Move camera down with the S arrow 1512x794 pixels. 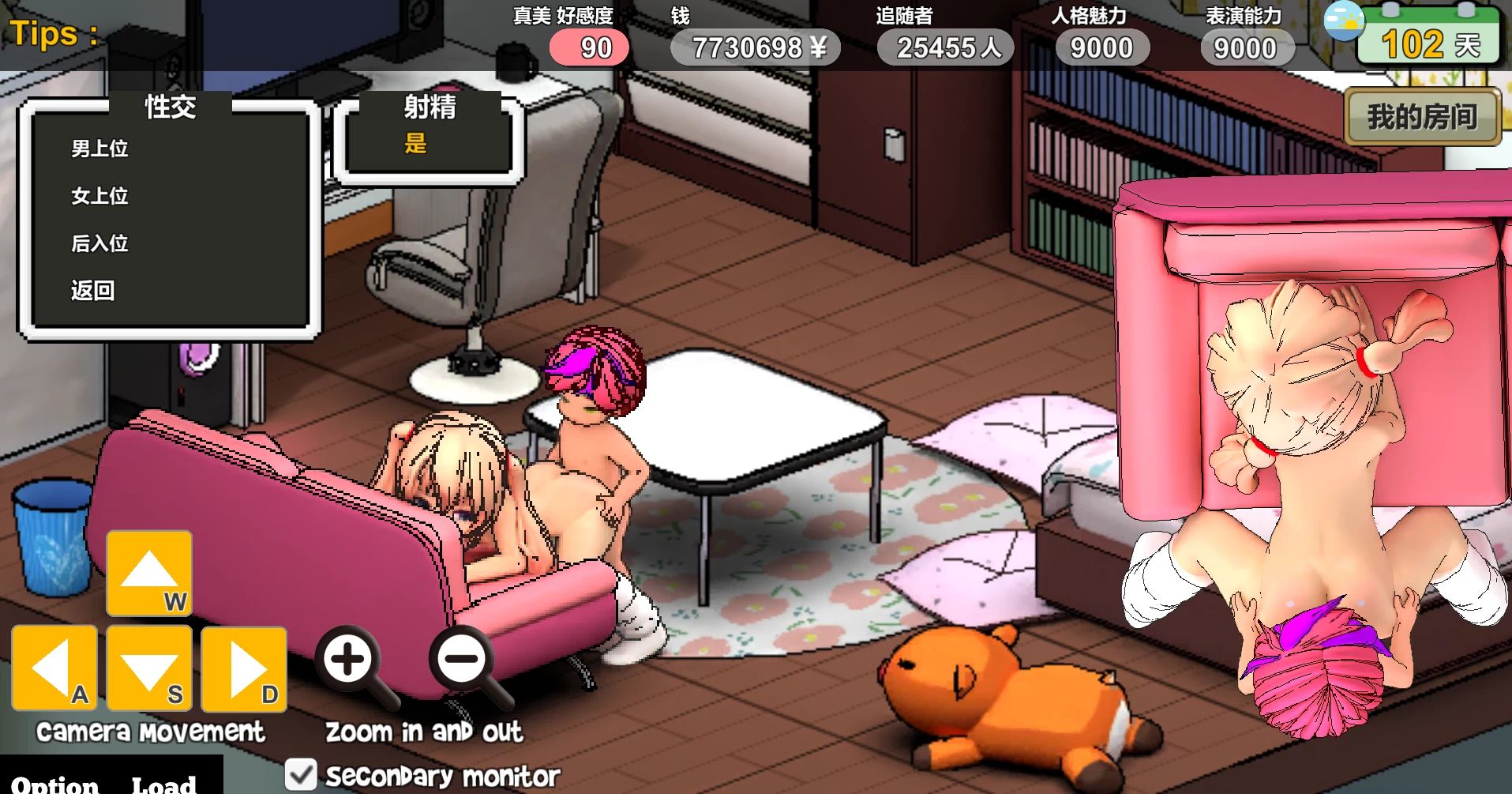point(149,668)
